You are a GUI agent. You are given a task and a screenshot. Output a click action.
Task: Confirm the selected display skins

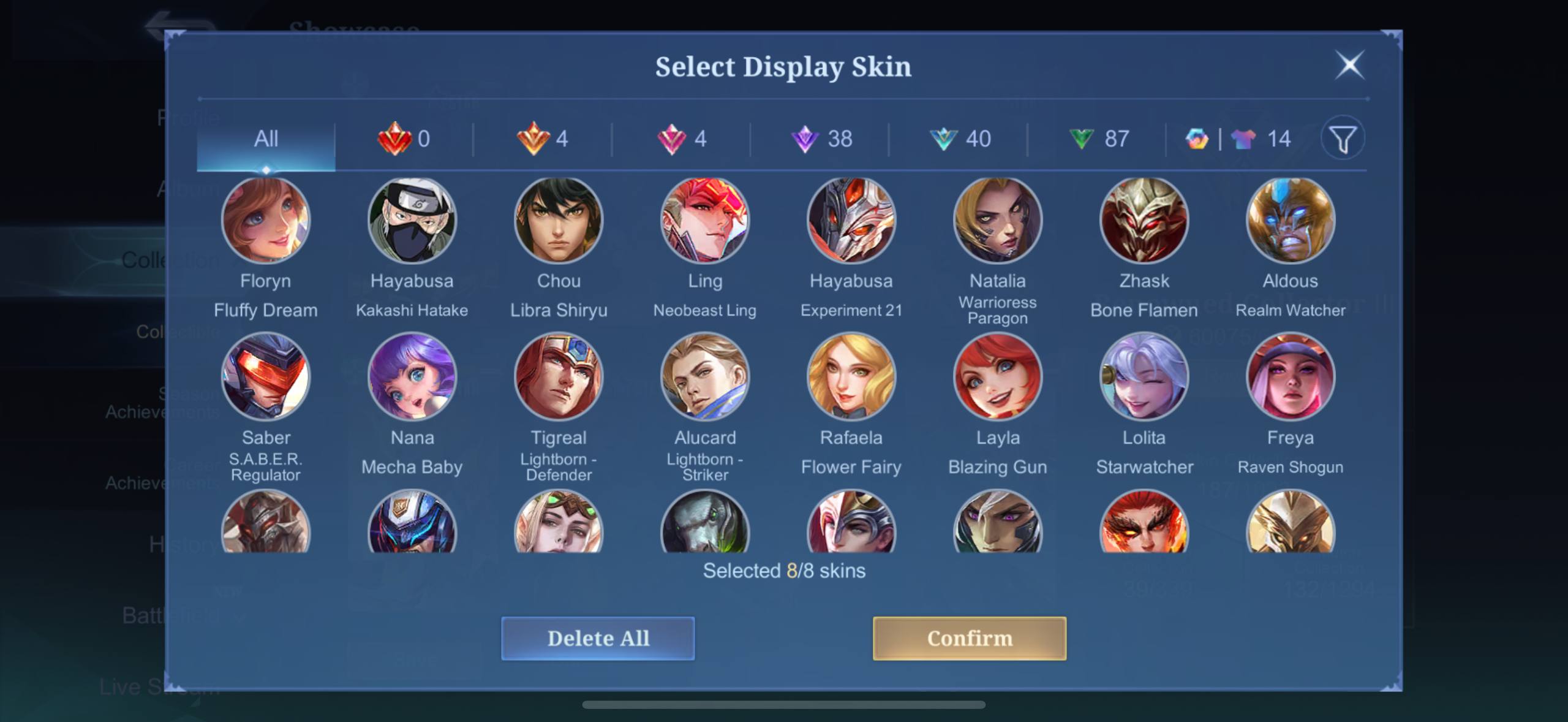(969, 638)
